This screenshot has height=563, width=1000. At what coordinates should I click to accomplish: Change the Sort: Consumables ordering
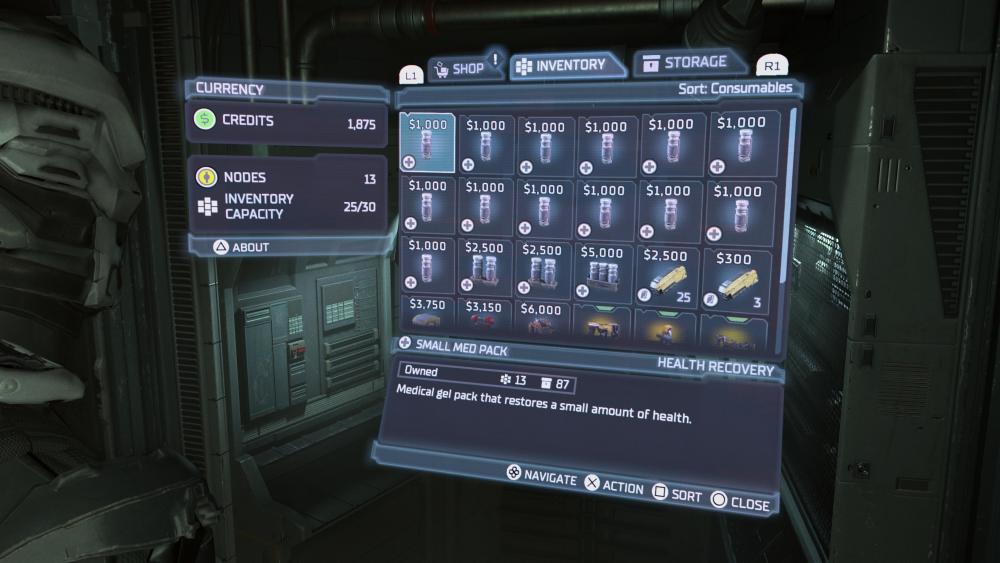[734, 88]
